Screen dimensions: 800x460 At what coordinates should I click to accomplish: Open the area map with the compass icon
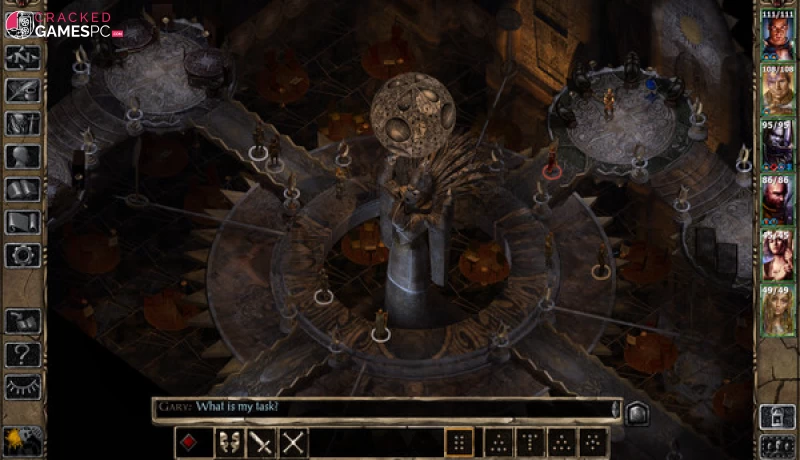(22, 57)
